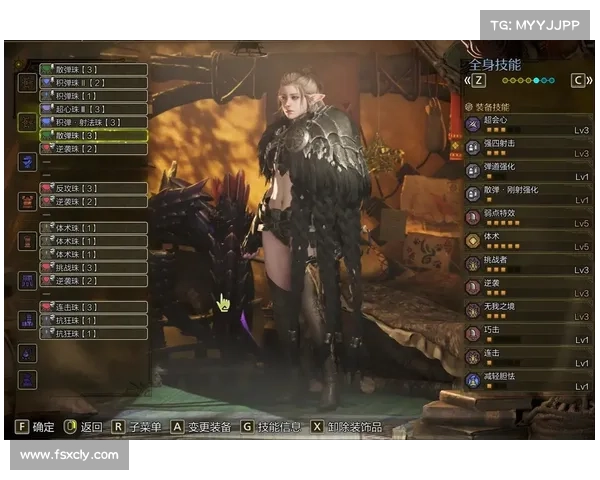The height and width of the screenshot is (480, 600).
Task: Select the 积弹·射法珠【3】 decoration slot
Action: (93, 122)
